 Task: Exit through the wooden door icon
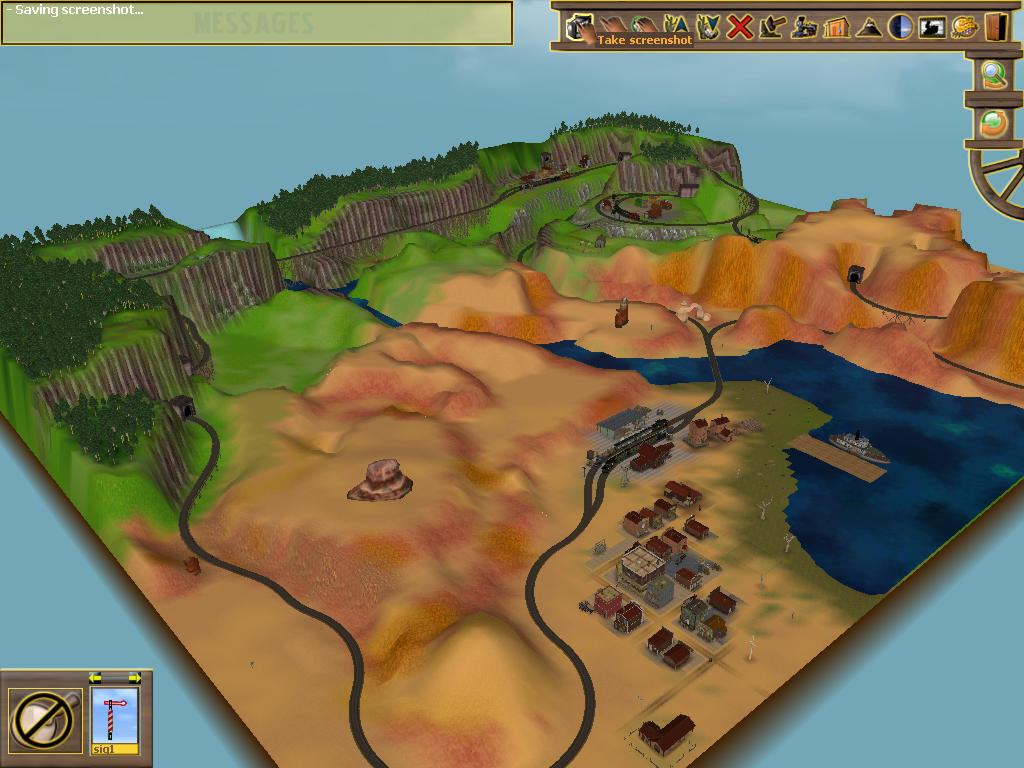point(995,27)
